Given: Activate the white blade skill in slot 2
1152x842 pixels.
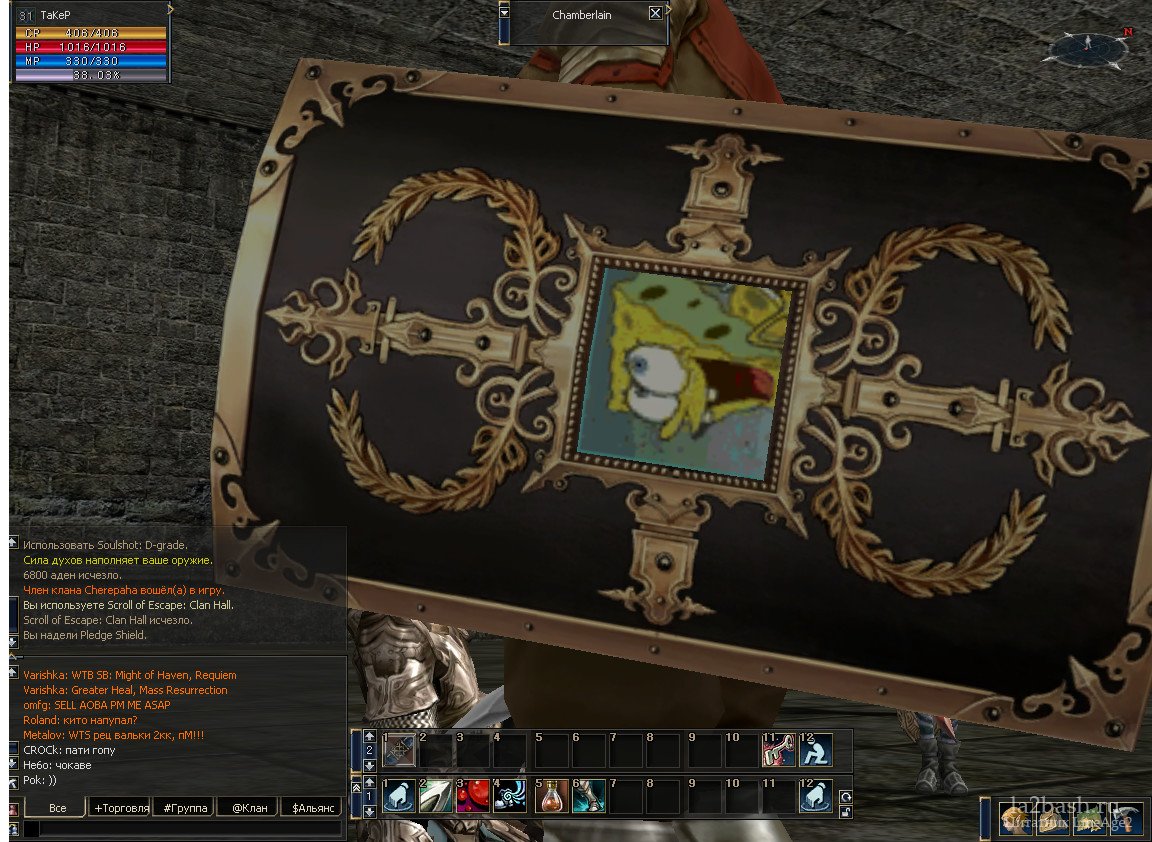Looking at the screenshot, I should pyautogui.click(x=435, y=796).
